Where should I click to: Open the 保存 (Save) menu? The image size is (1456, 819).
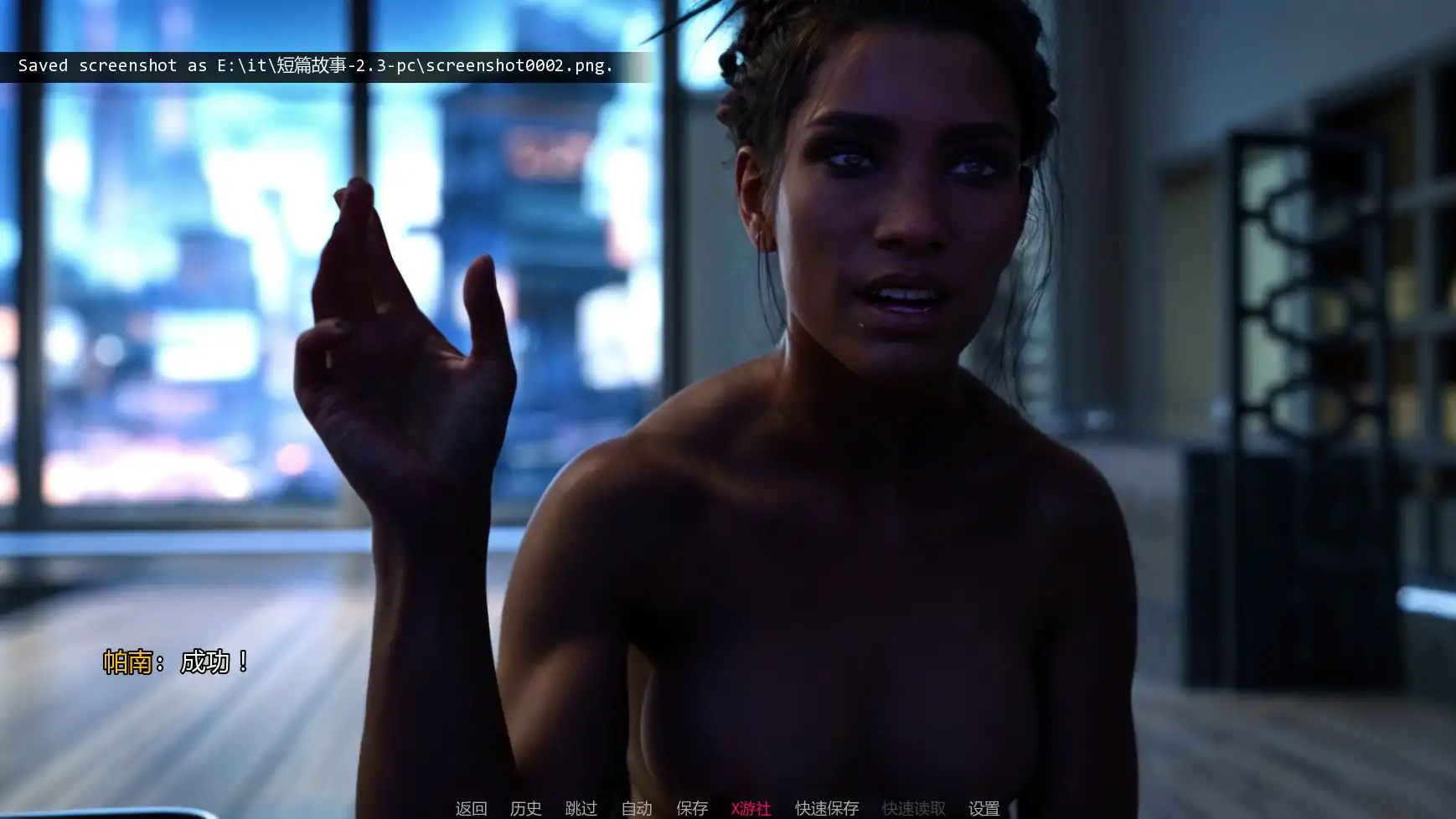pos(692,808)
